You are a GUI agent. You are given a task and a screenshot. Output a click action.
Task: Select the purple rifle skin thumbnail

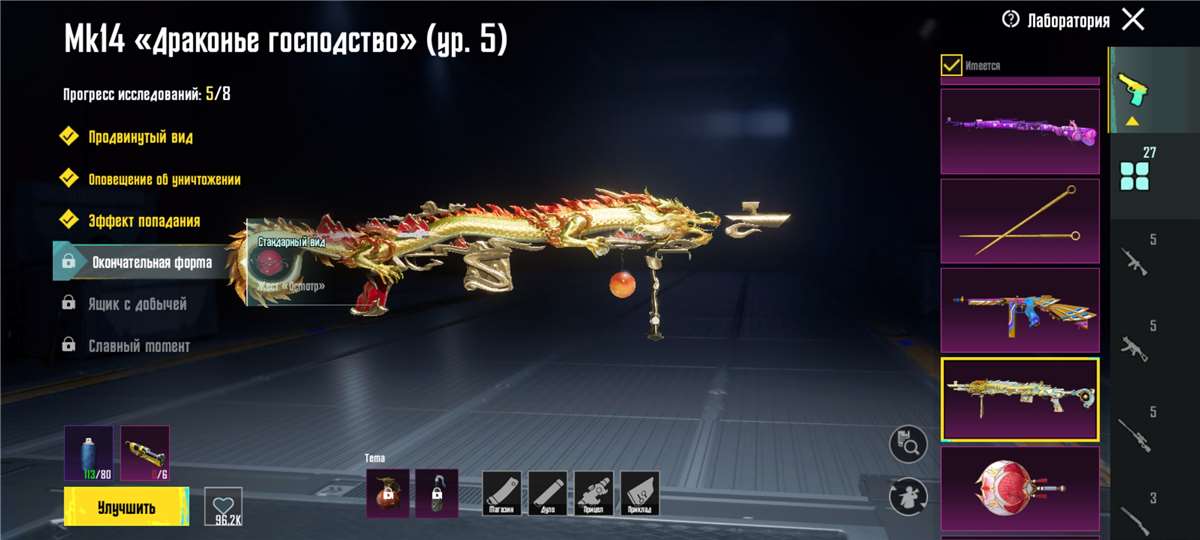pos(1020,131)
